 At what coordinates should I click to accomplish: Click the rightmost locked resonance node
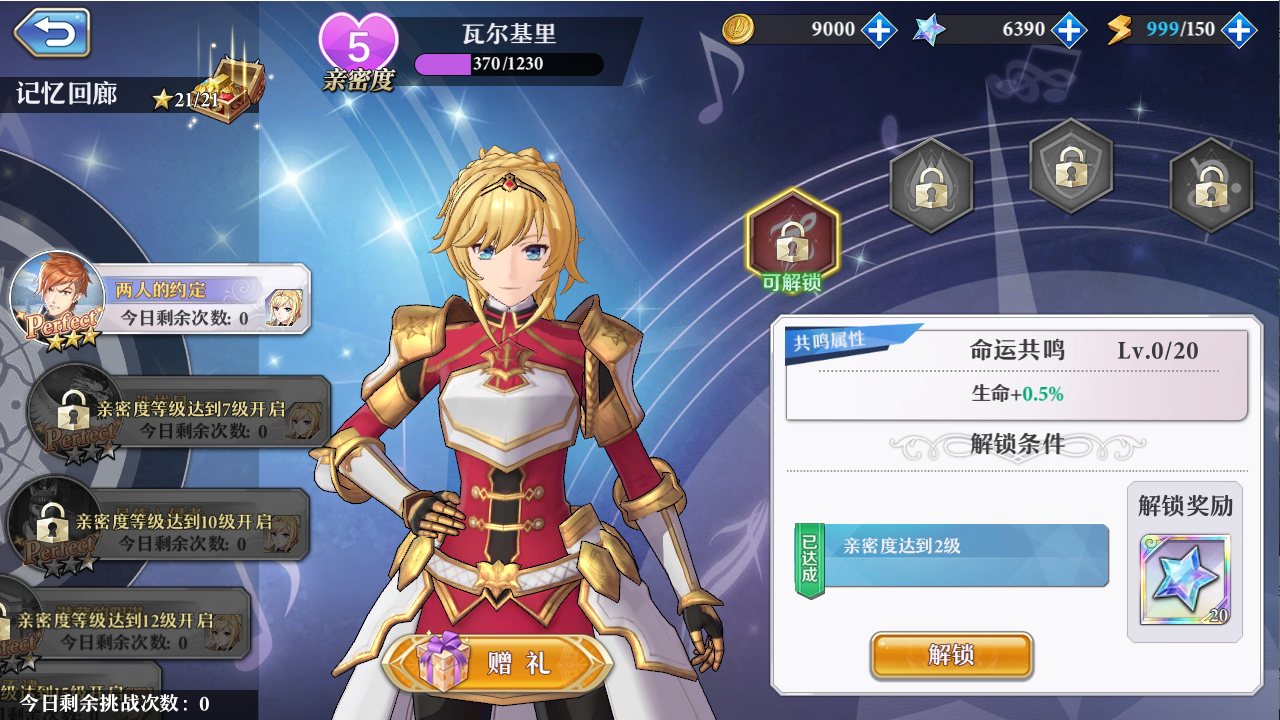[x=1211, y=186]
